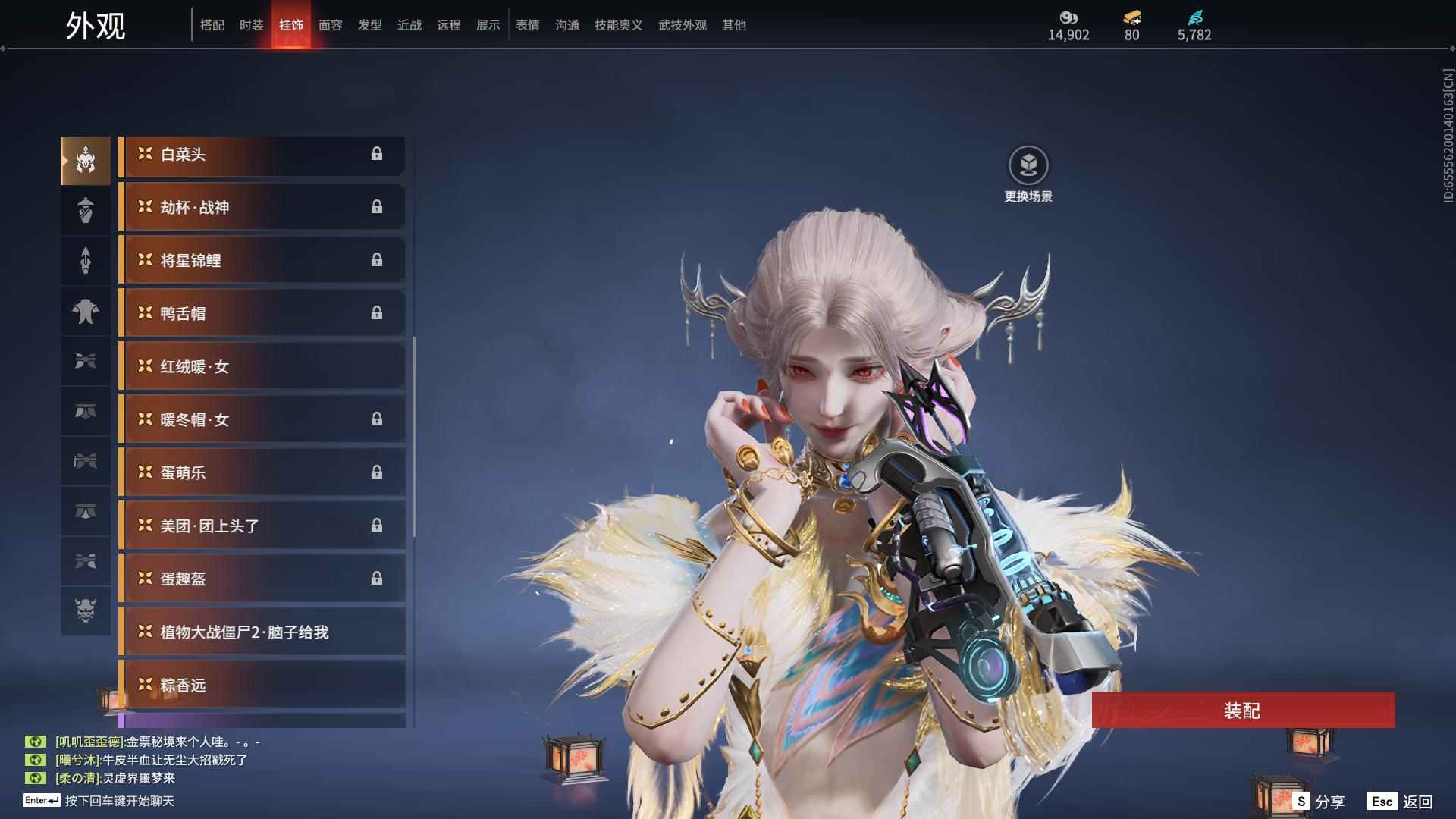Select the helmet head-accessory category icon
The width and height of the screenshot is (1456, 819).
coord(86,161)
